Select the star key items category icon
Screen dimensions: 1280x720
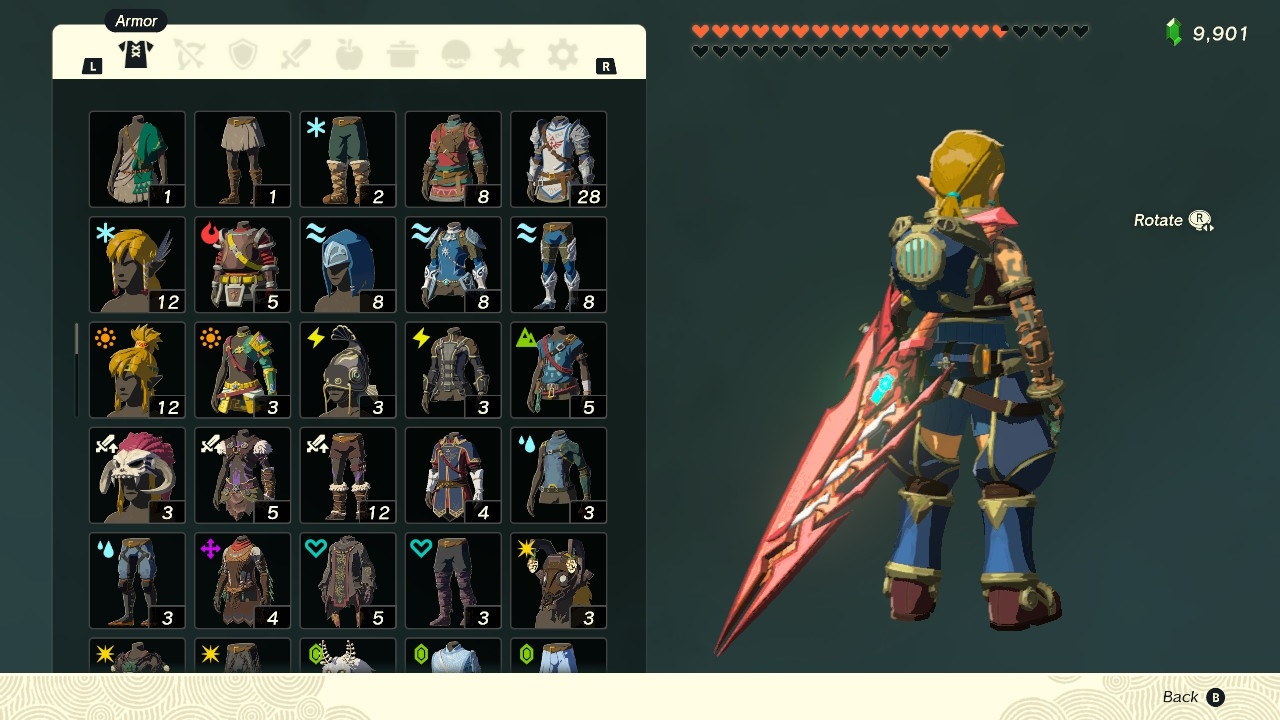click(509, 55)
